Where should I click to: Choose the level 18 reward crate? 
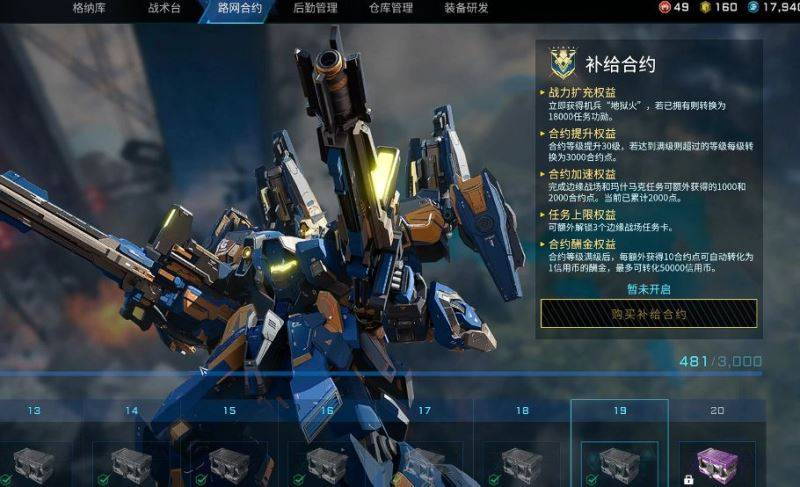521,464
